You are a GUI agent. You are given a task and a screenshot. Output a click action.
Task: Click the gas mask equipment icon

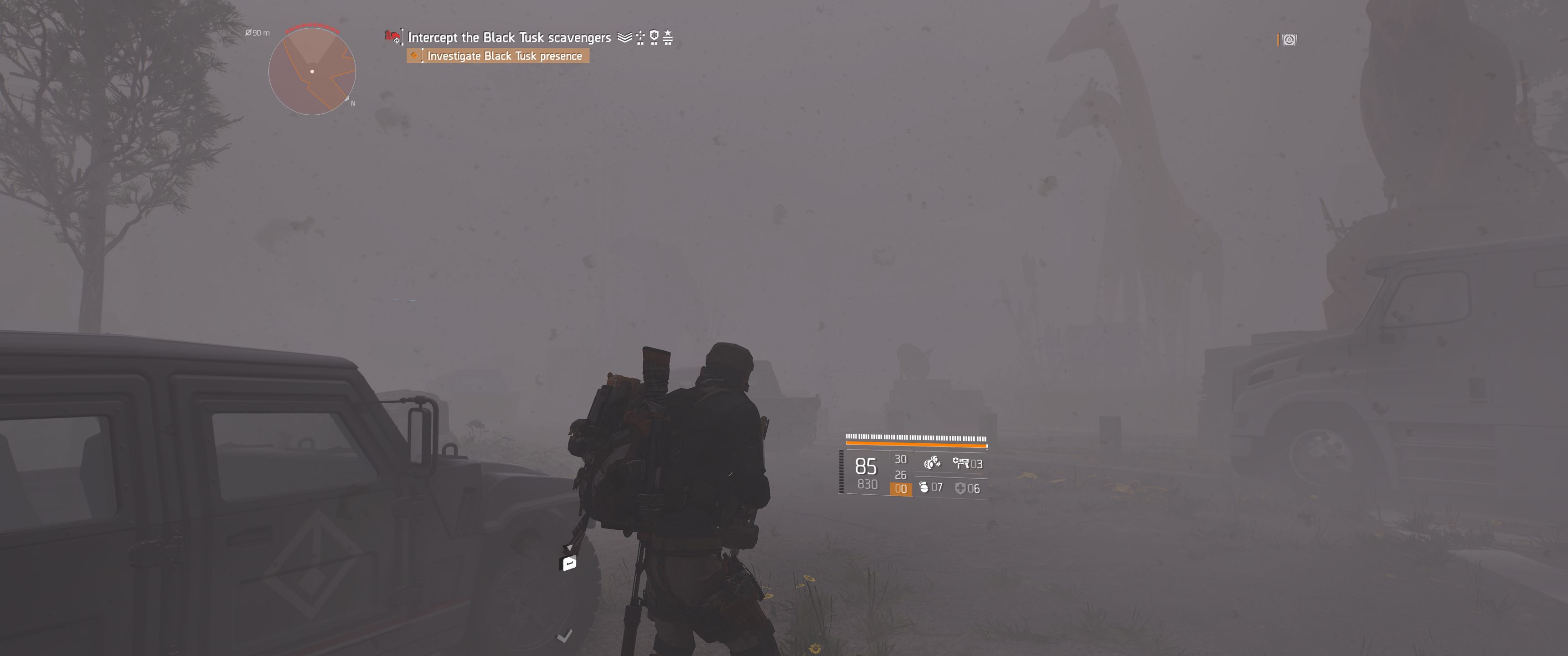933,464
